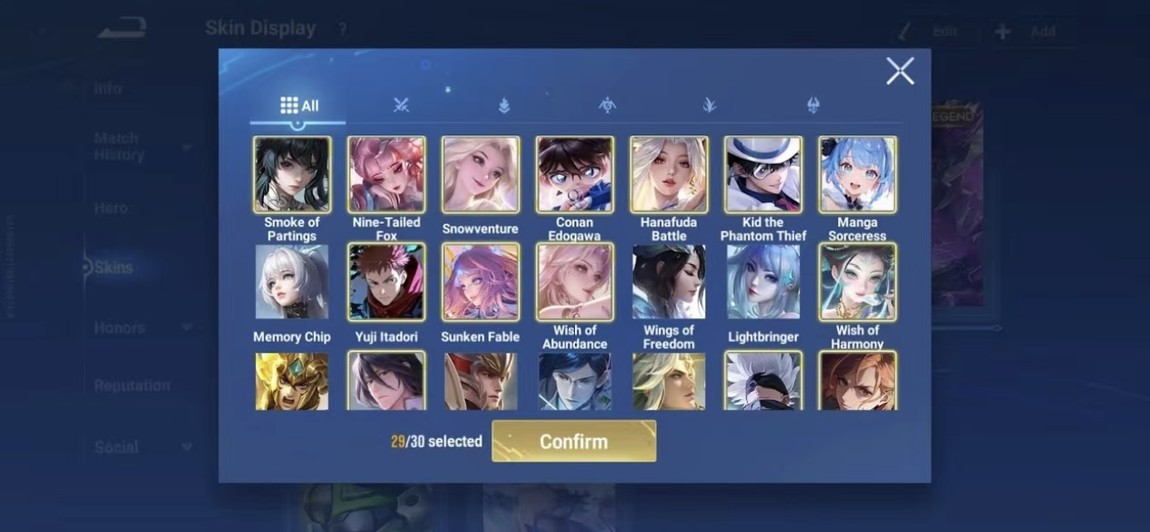Pick the Wish of Abundance skin

(x=574, y=282)
